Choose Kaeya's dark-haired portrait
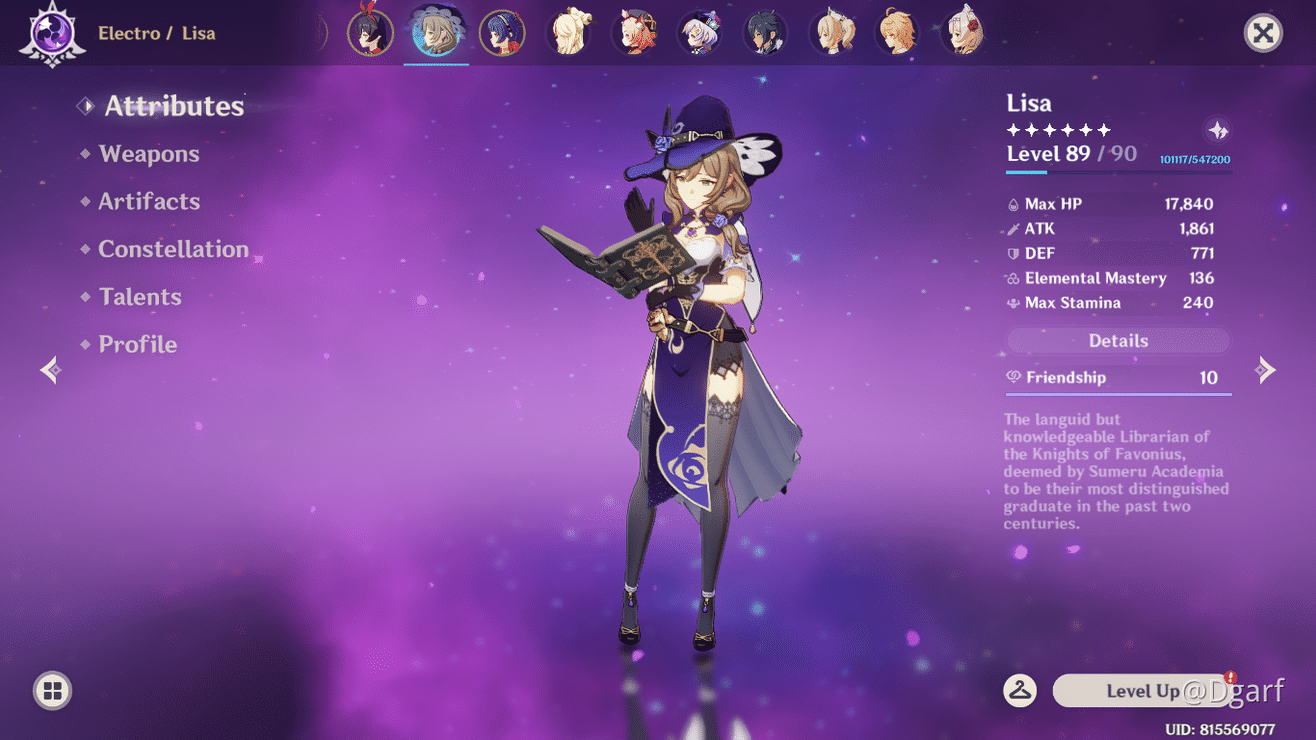Viewport: 1316px width, 740px height. click(765, 33)
